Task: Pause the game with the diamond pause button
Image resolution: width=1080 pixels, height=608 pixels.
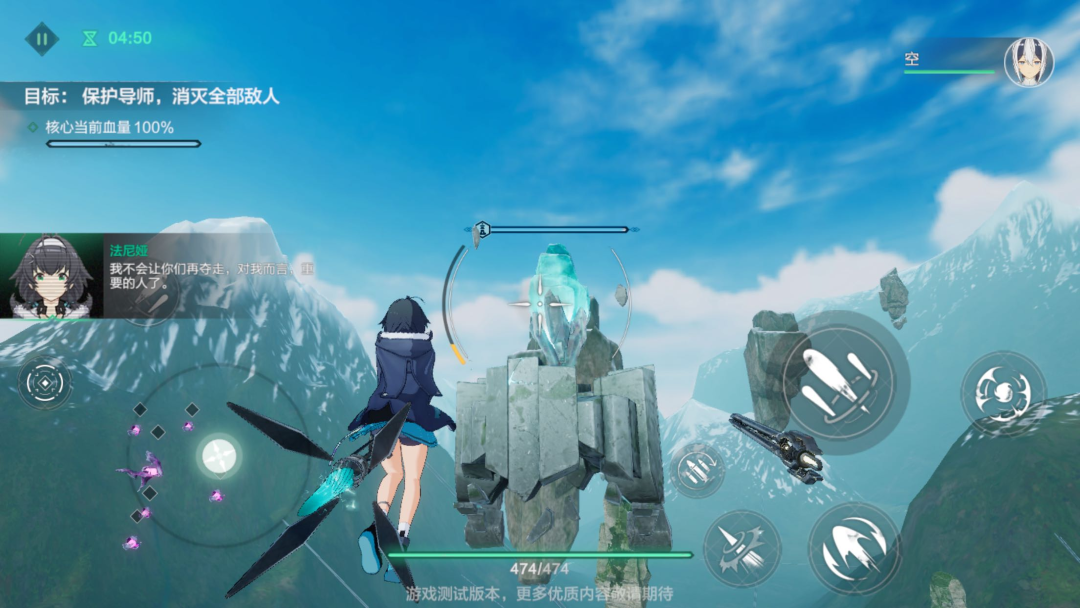Action: (42, 39)
